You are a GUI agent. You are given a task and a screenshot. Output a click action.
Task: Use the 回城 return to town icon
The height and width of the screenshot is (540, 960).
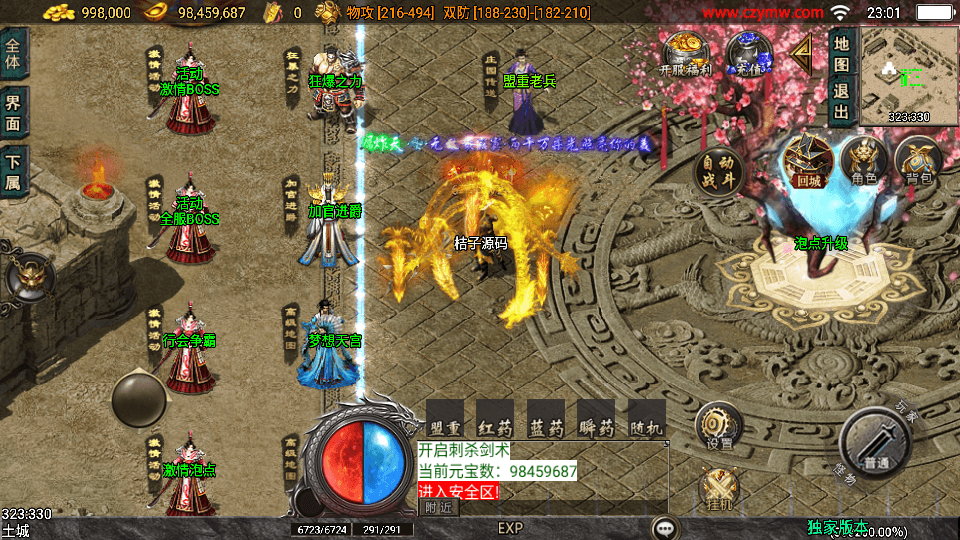(808, 161)
